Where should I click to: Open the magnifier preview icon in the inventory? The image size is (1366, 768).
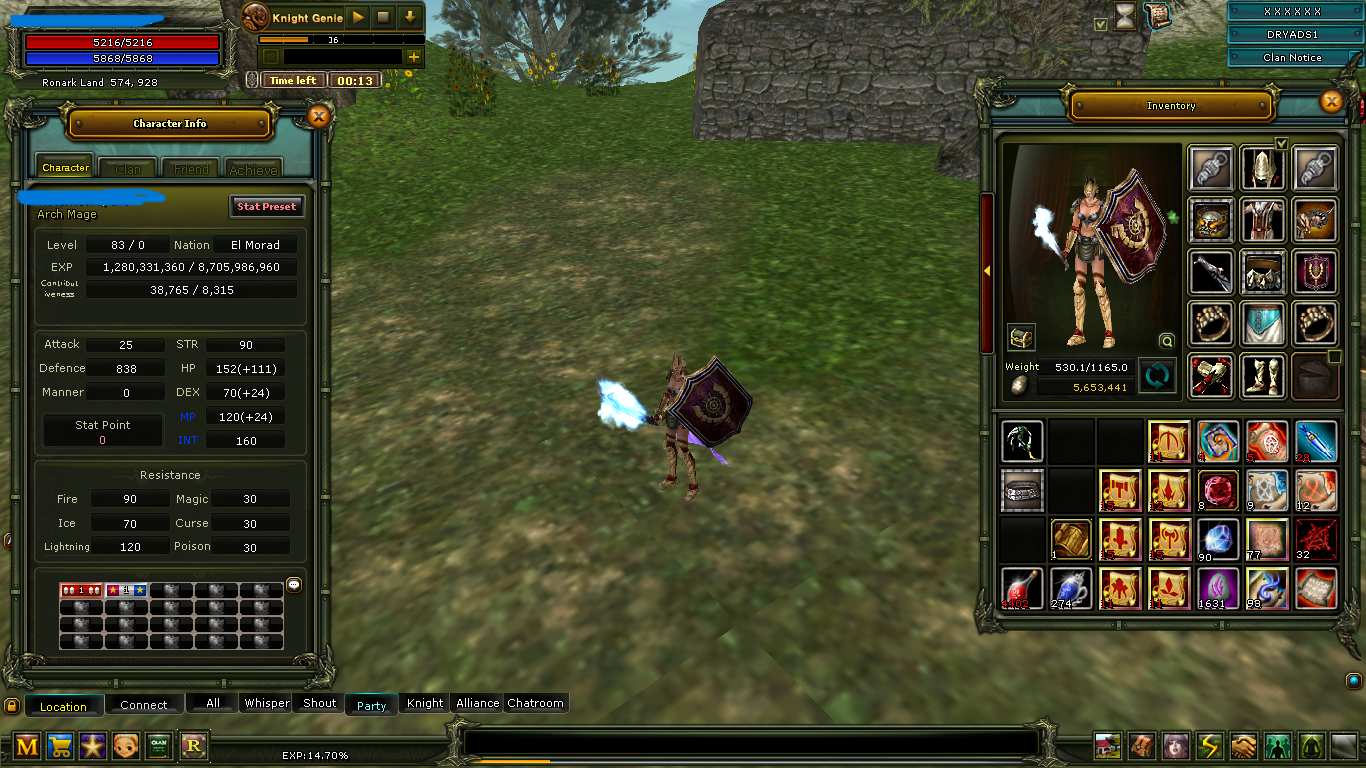coord(1166,341)
